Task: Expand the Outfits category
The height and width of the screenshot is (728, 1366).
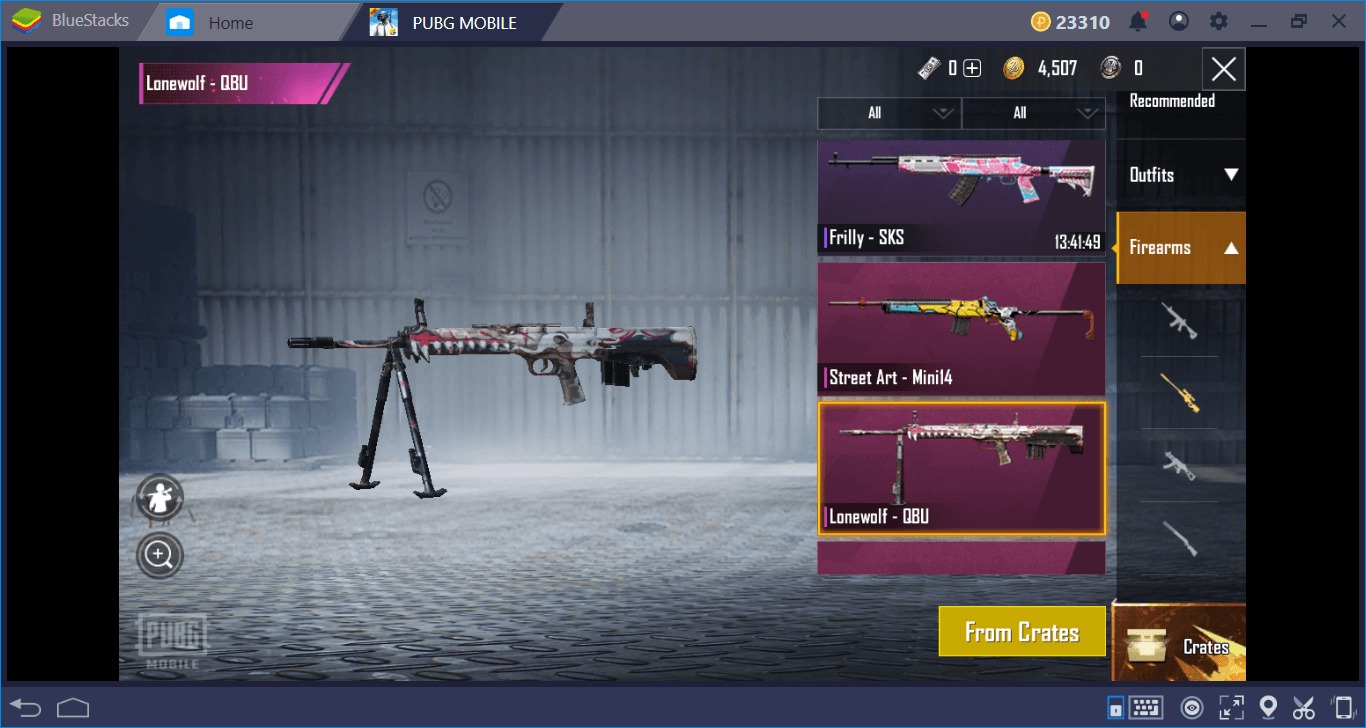Action: tap(1180, 174)
